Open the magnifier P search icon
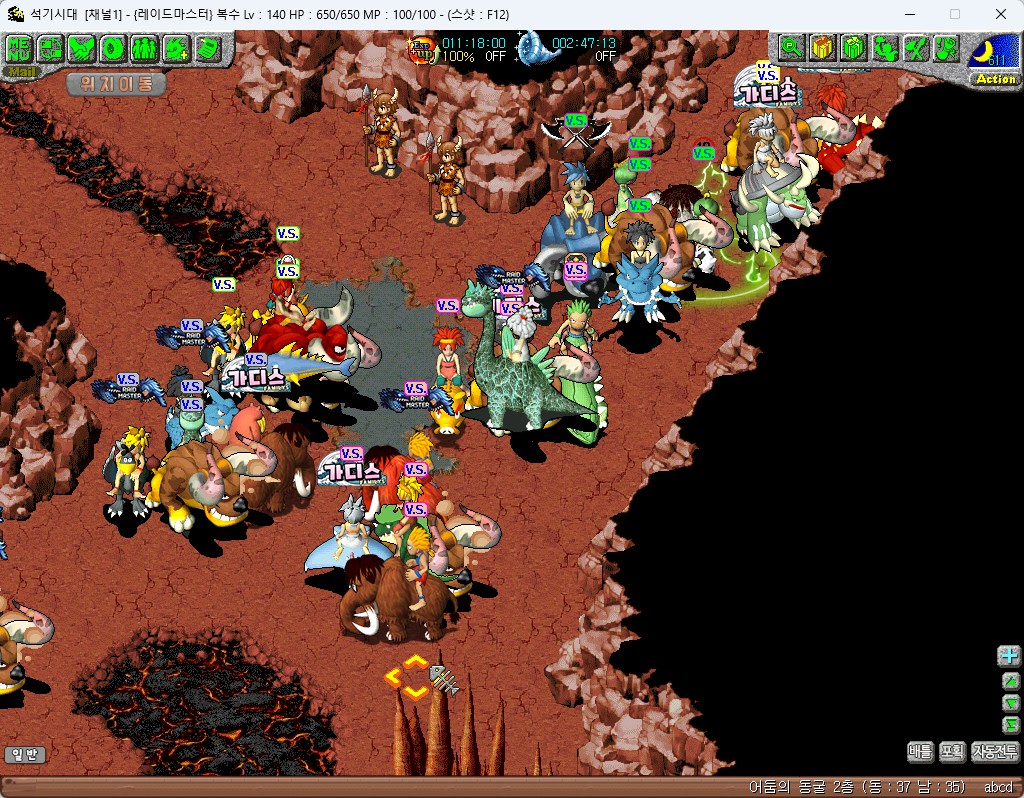Screen dimensions: 1024x798 pos(792,47)
